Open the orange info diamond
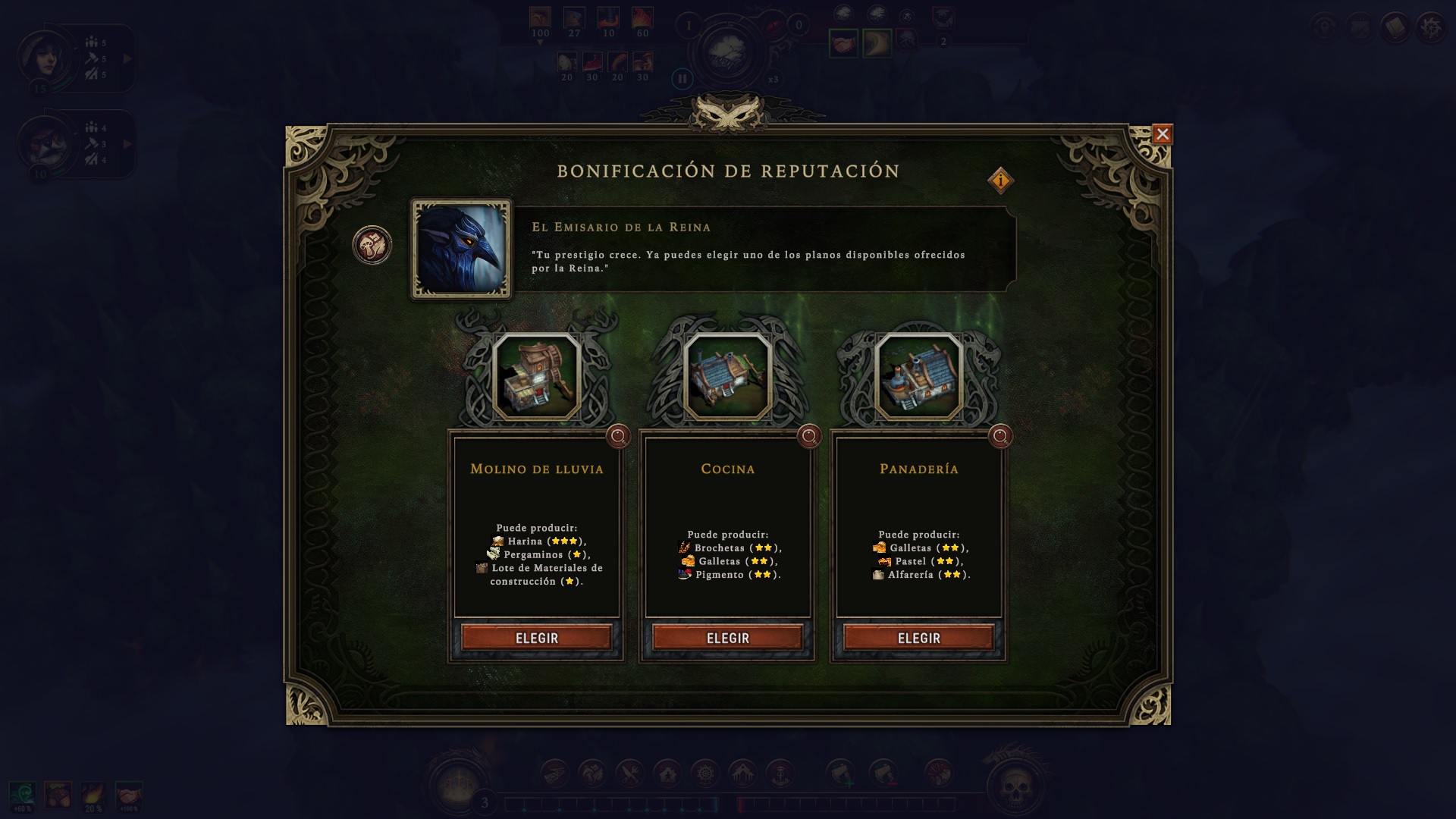1456x819 pixels. click(x=1000, y=180)
